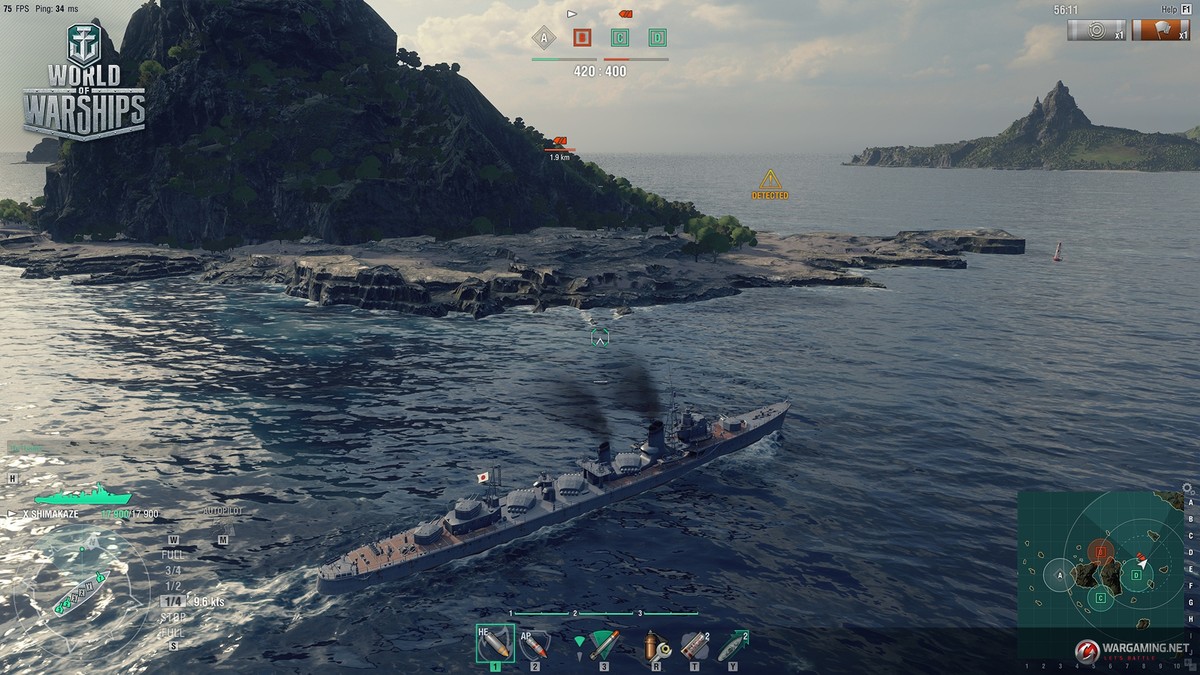This screenshot has height=675, width=1200.
Task: Toggle the Autopilot icon
Action: pyautogui.click(x=222, y=511)
